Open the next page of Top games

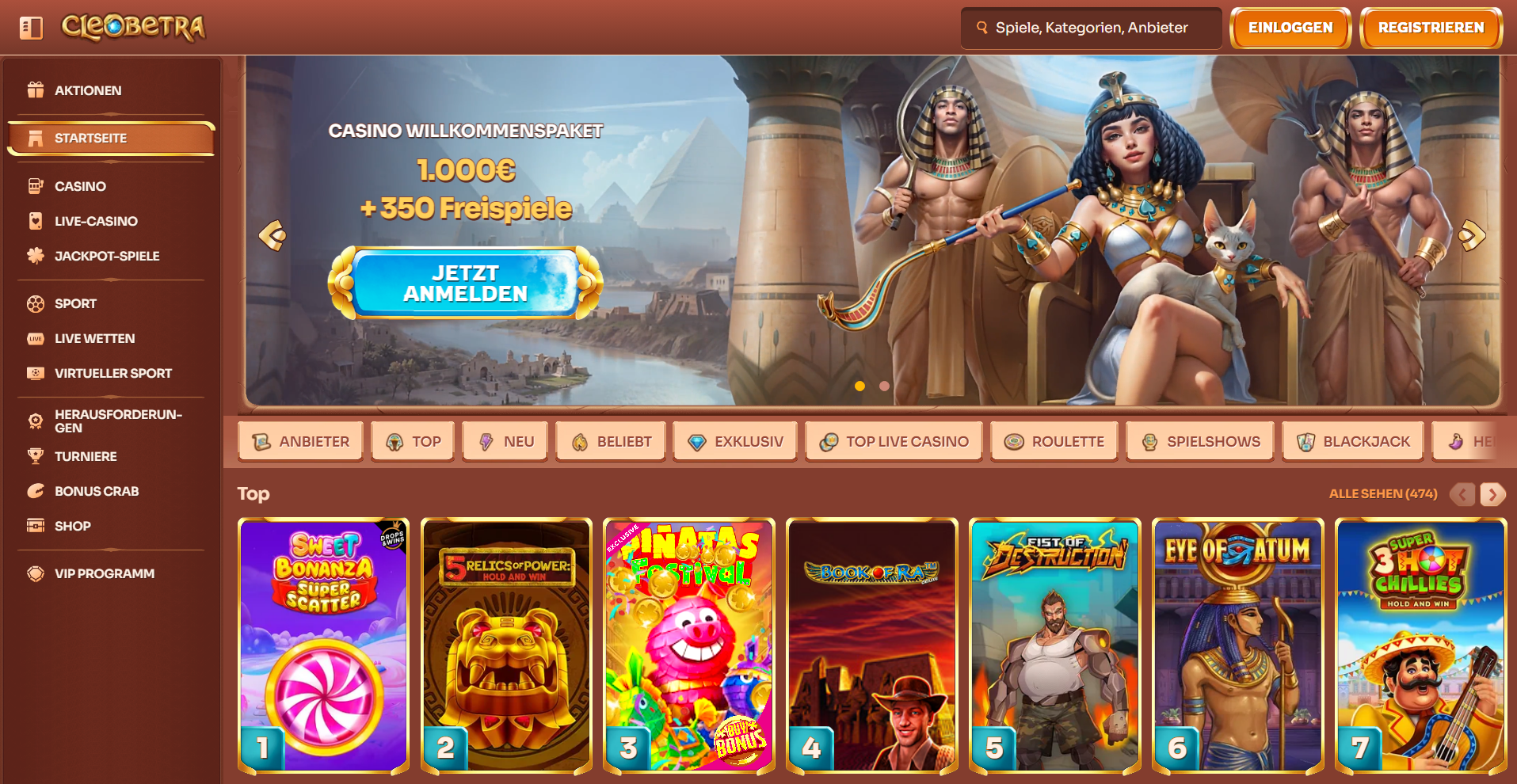click(1492, 493)
